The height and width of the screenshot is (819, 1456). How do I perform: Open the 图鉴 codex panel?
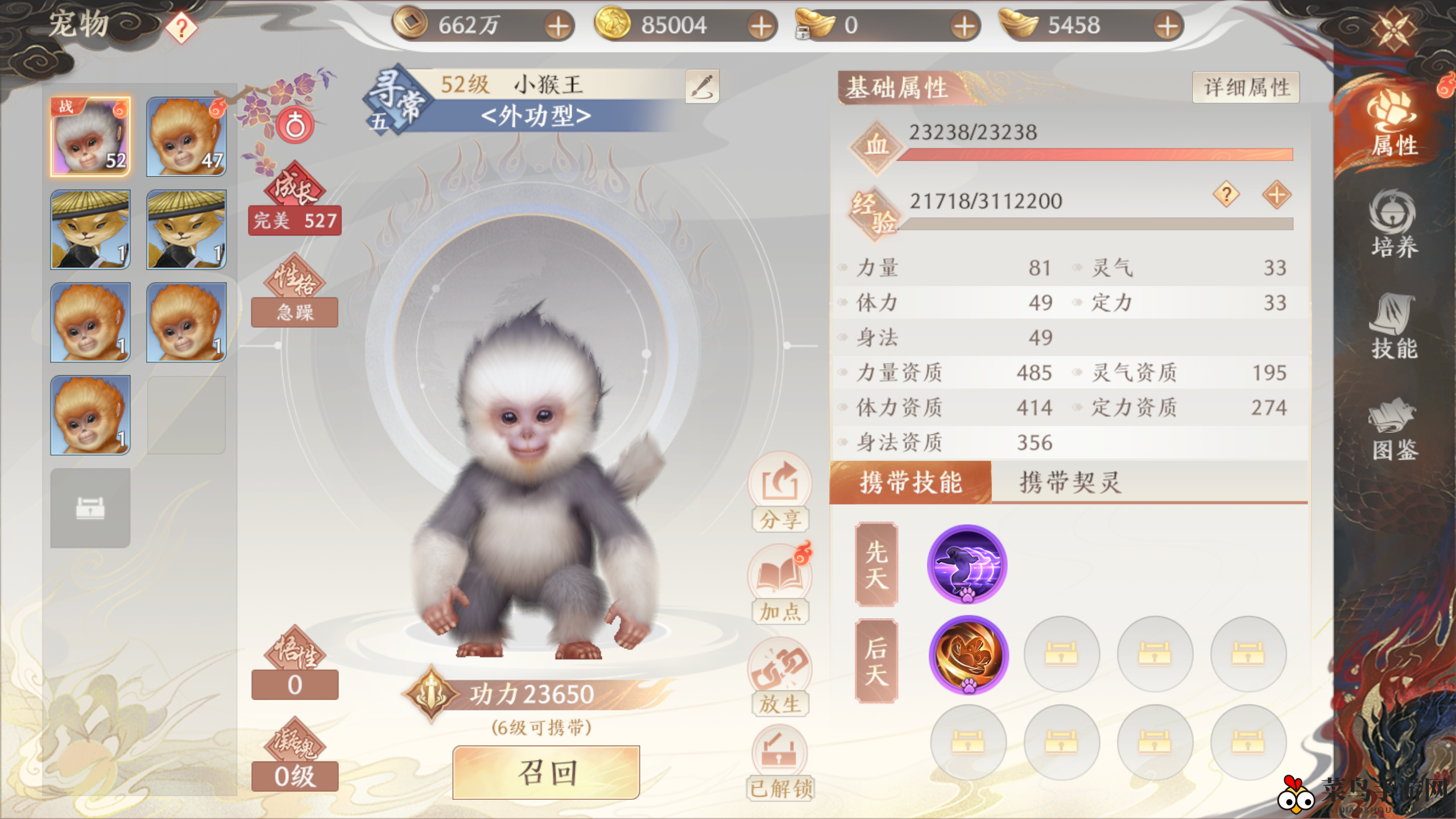1393,429
